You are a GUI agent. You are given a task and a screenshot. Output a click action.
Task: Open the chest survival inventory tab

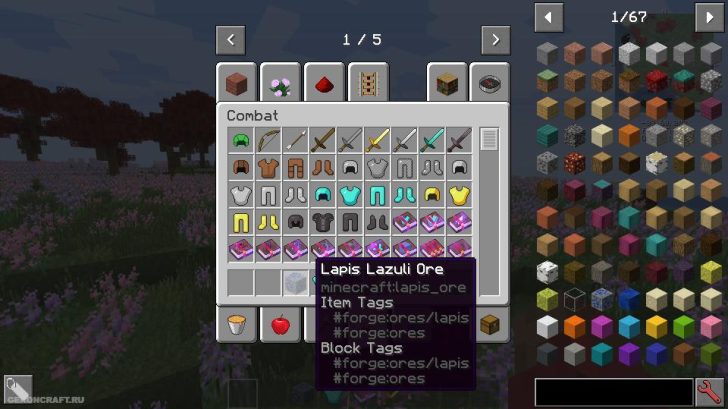[490, 325]
